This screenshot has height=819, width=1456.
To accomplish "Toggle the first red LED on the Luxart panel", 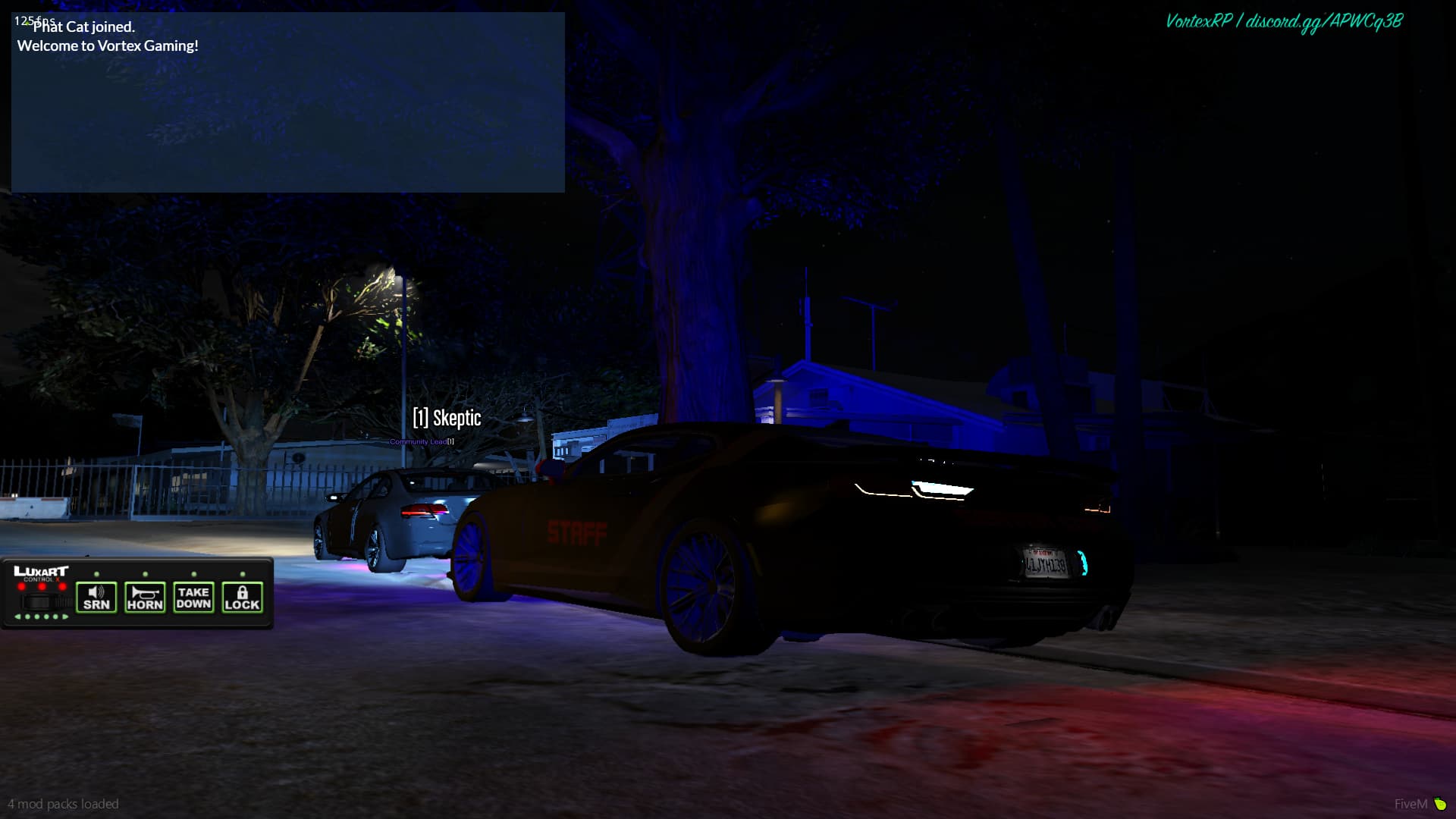I will pos(21,587).
